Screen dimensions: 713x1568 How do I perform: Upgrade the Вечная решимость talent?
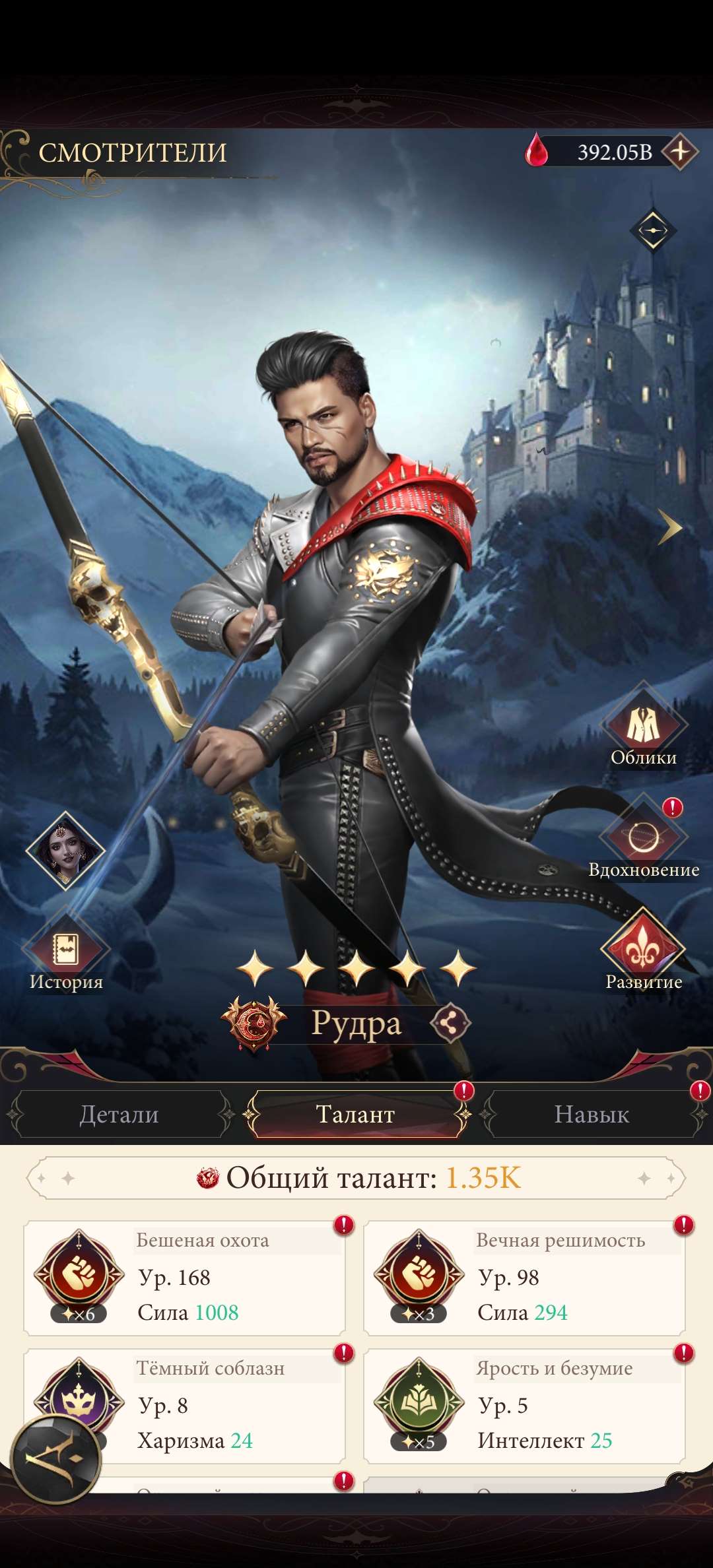click(524, 1278)
